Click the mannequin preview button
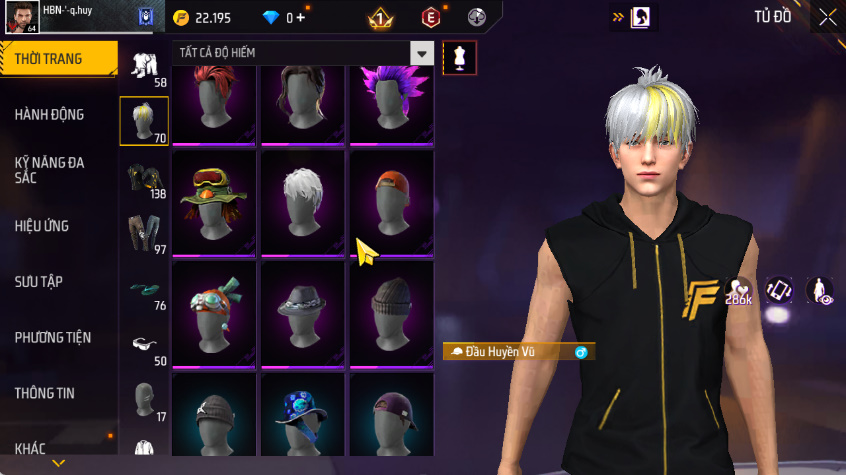Viewport: 846px width, 475px height. (x=460, y=57)
